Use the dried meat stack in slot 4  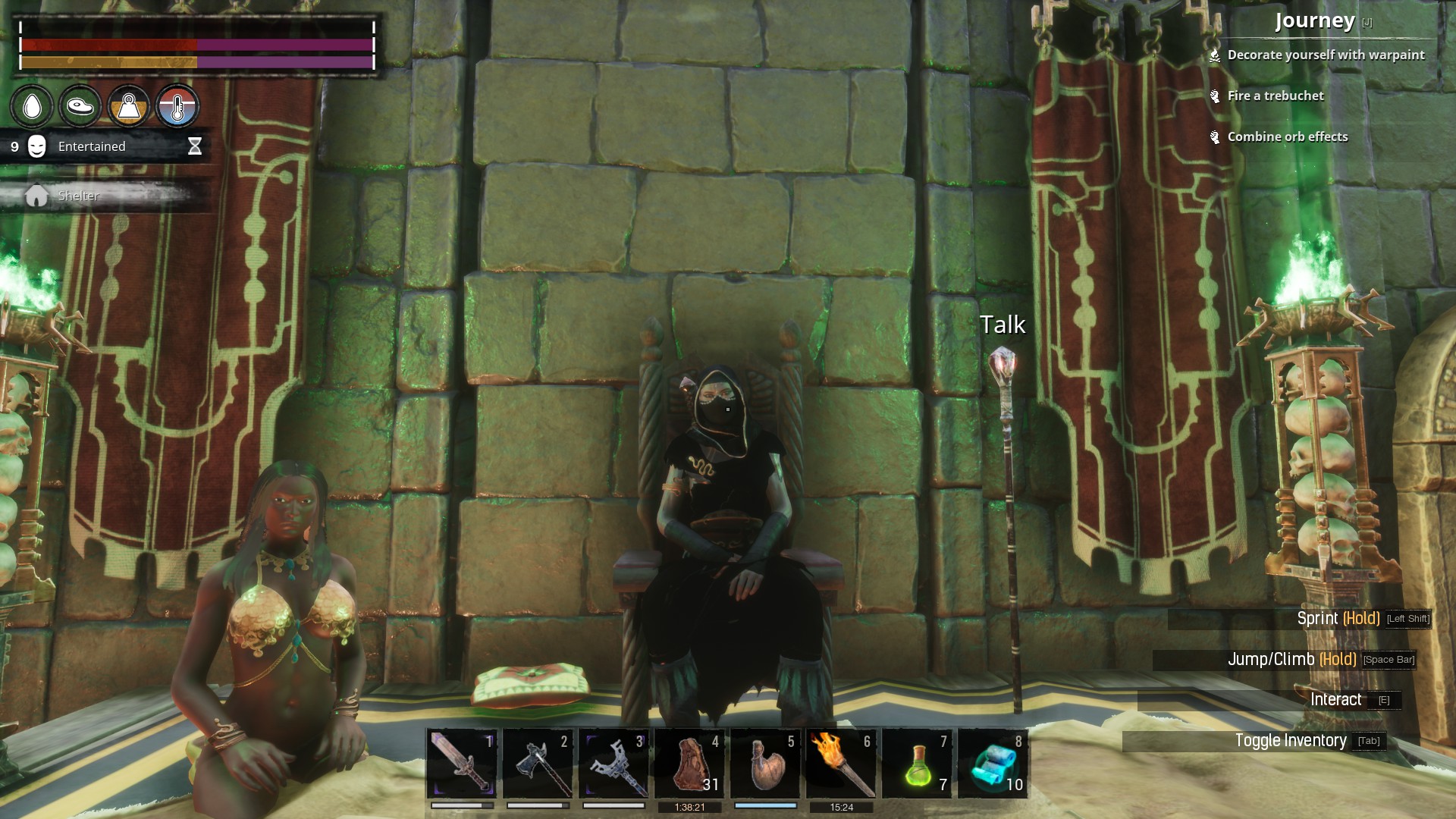[x=689, y=764]
